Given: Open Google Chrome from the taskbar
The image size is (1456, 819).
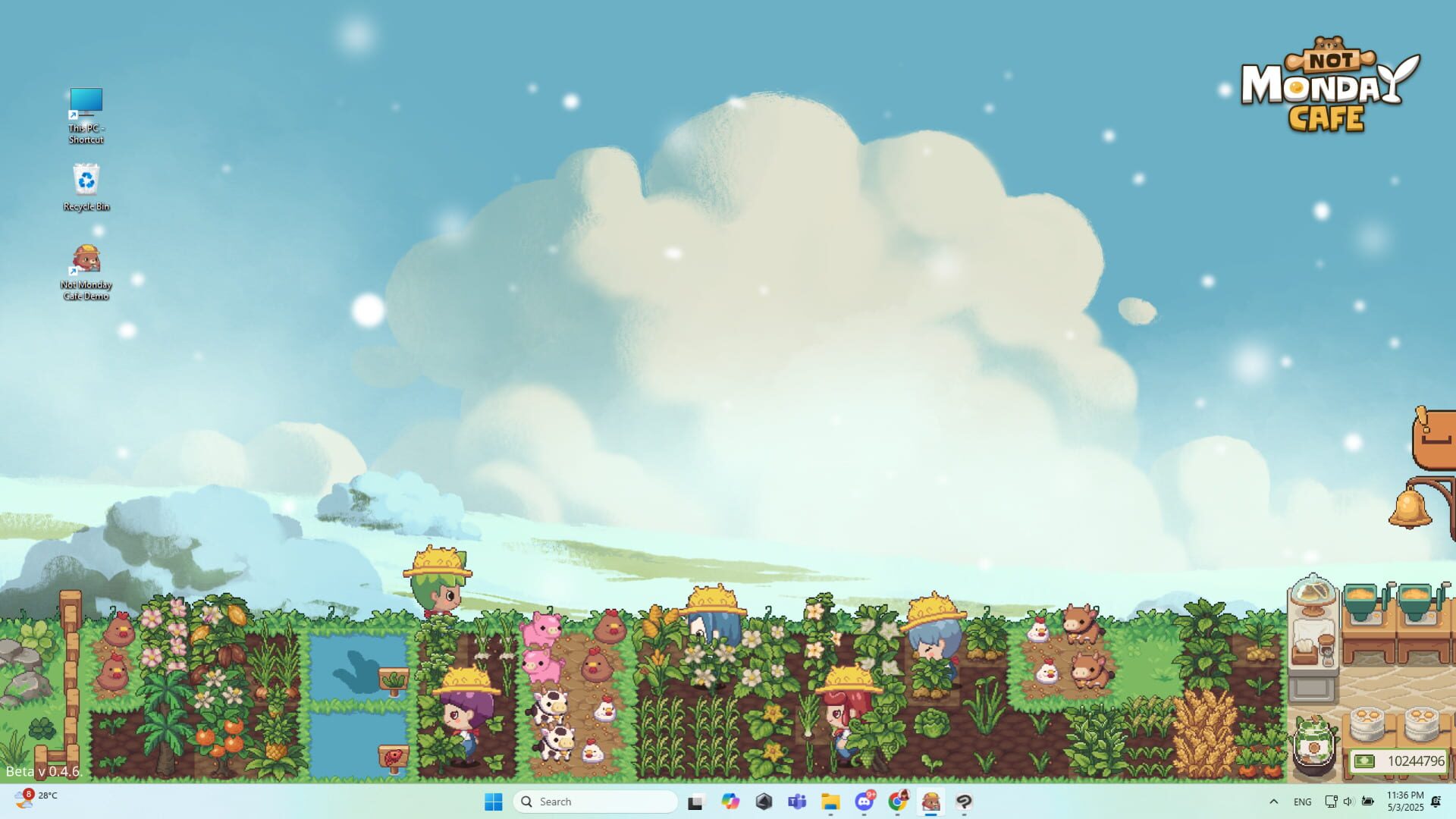Looking at the screenshot, I should pos(898,802).
